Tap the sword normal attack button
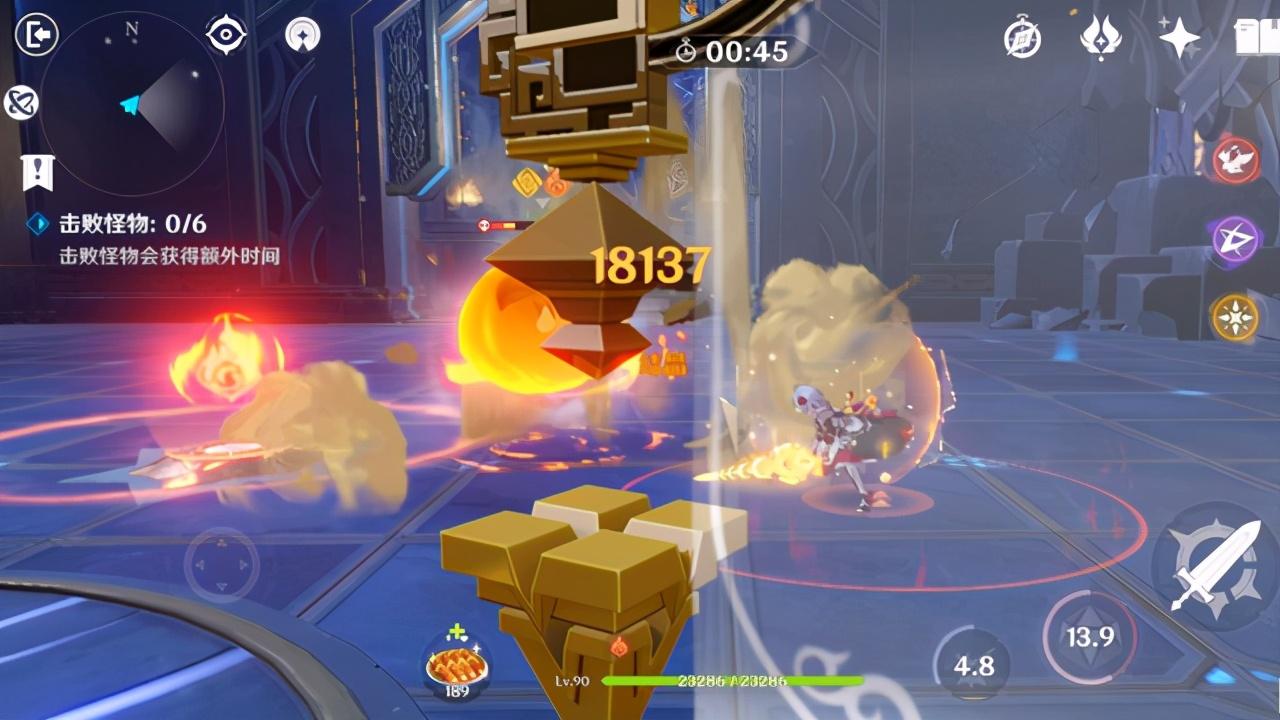 (1213, 565)
